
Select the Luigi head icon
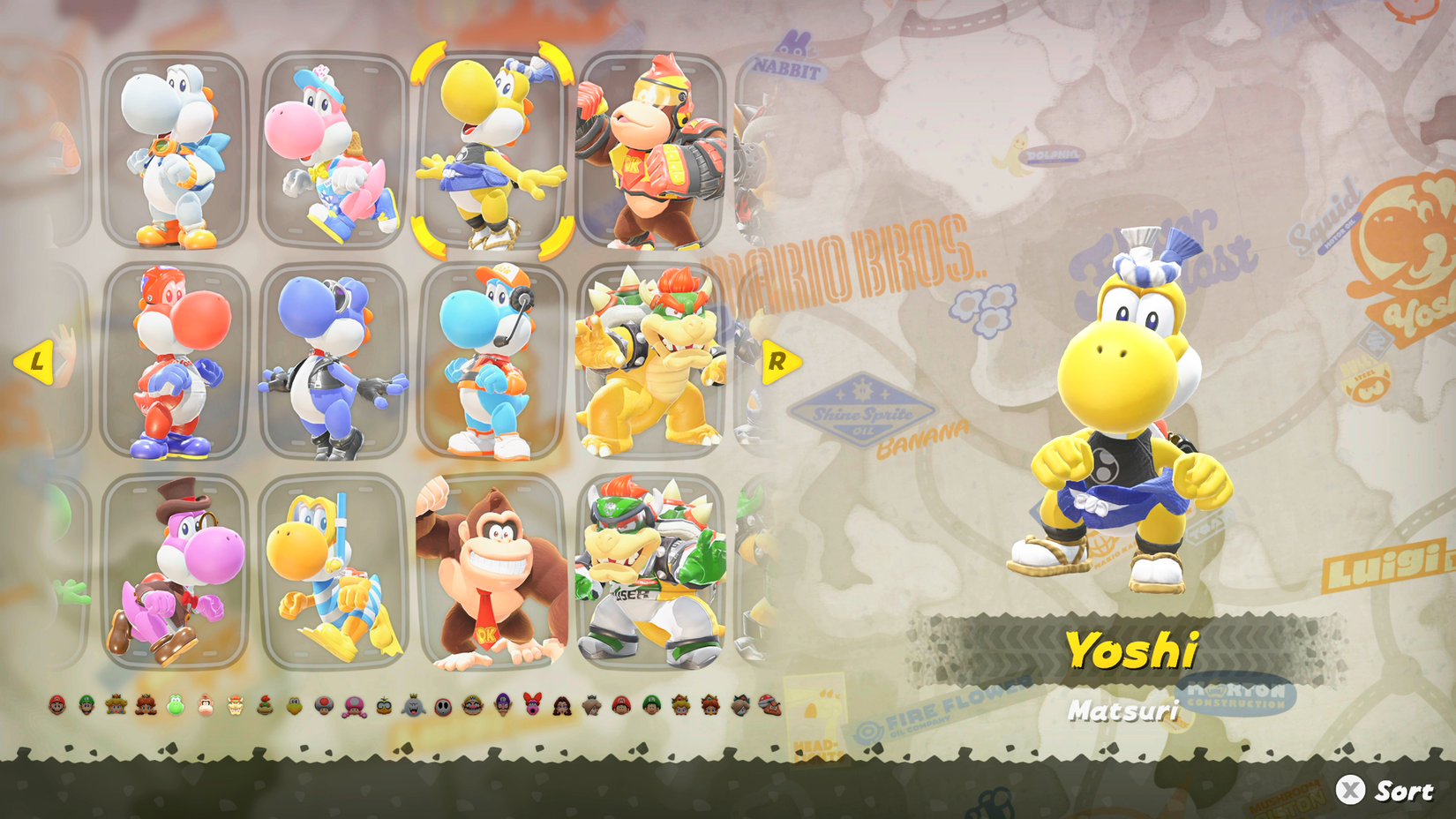point(86,706)
